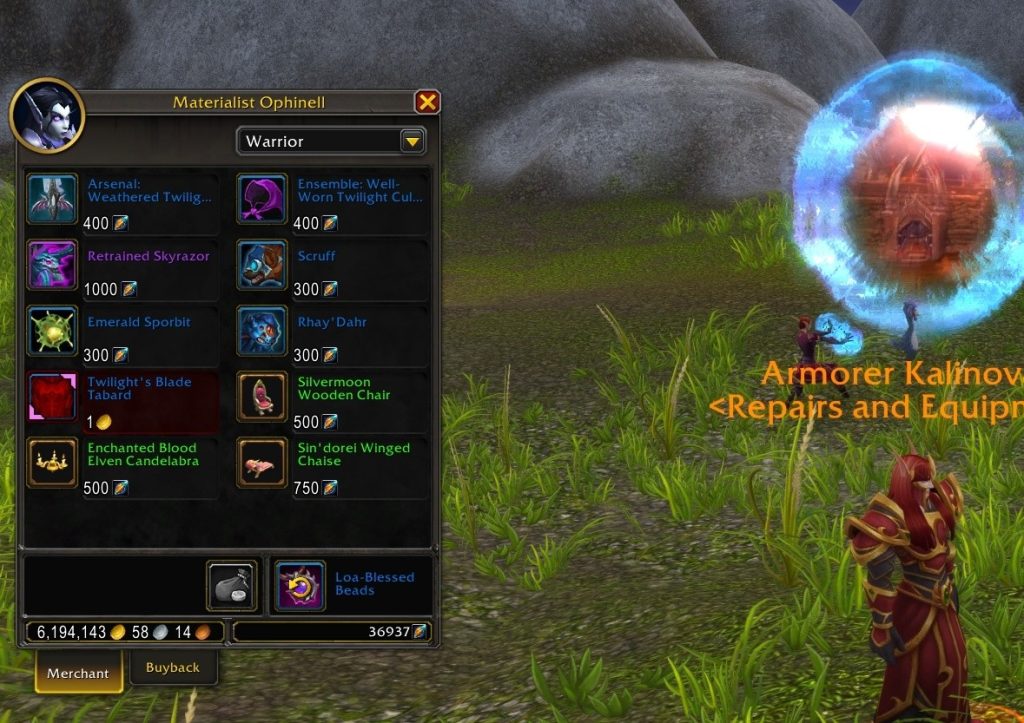The width and height of the screenshot is (1024, 723).
Task: Open the Warrior class filter dropdown
Action: coord(412,142)
